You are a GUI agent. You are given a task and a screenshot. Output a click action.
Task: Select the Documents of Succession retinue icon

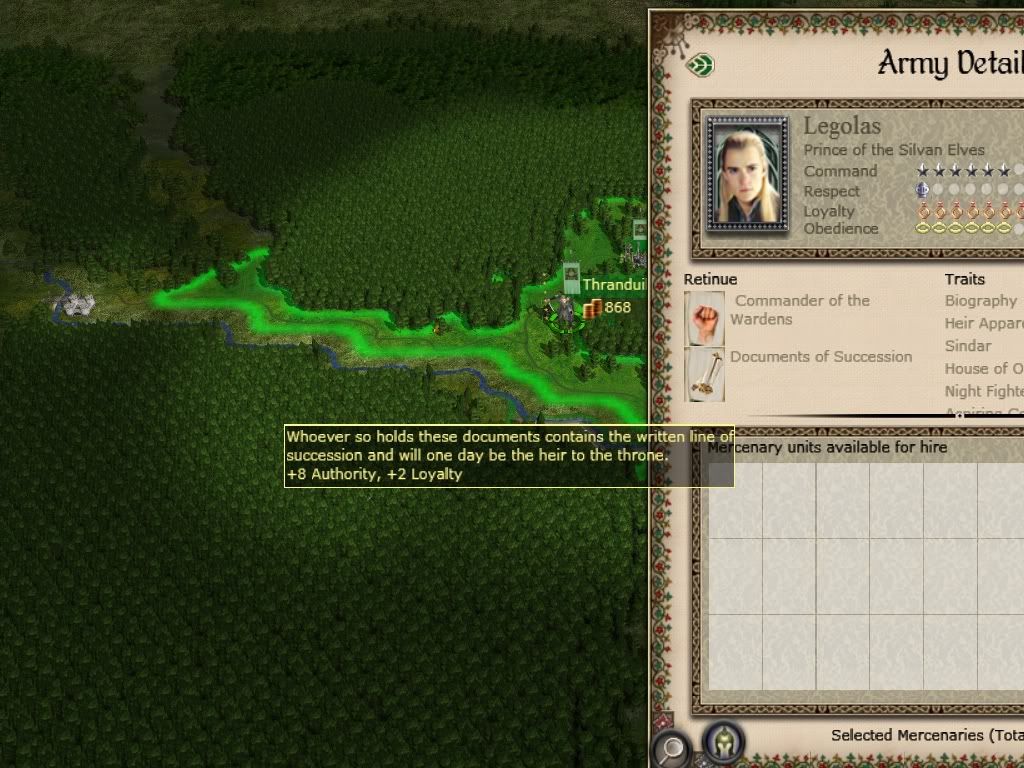705,373
